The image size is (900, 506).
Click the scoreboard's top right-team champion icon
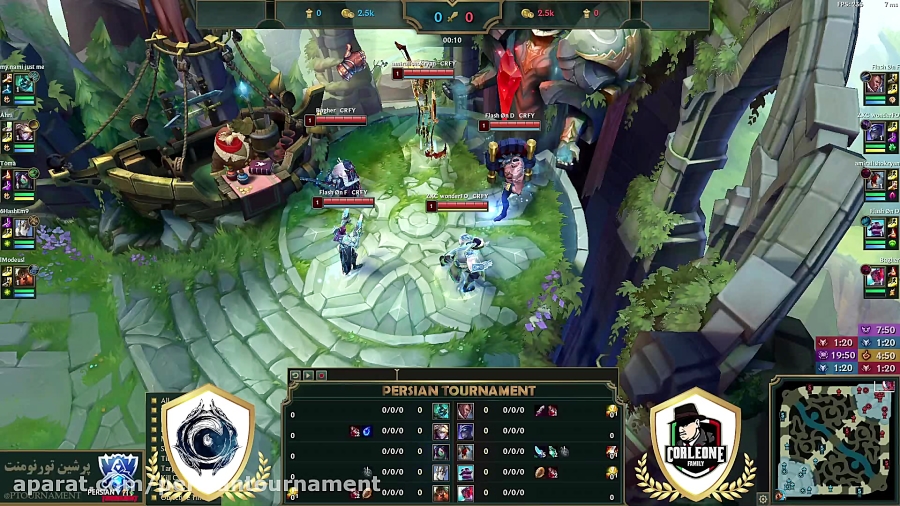pyautogui.click(x=465, y=411)
